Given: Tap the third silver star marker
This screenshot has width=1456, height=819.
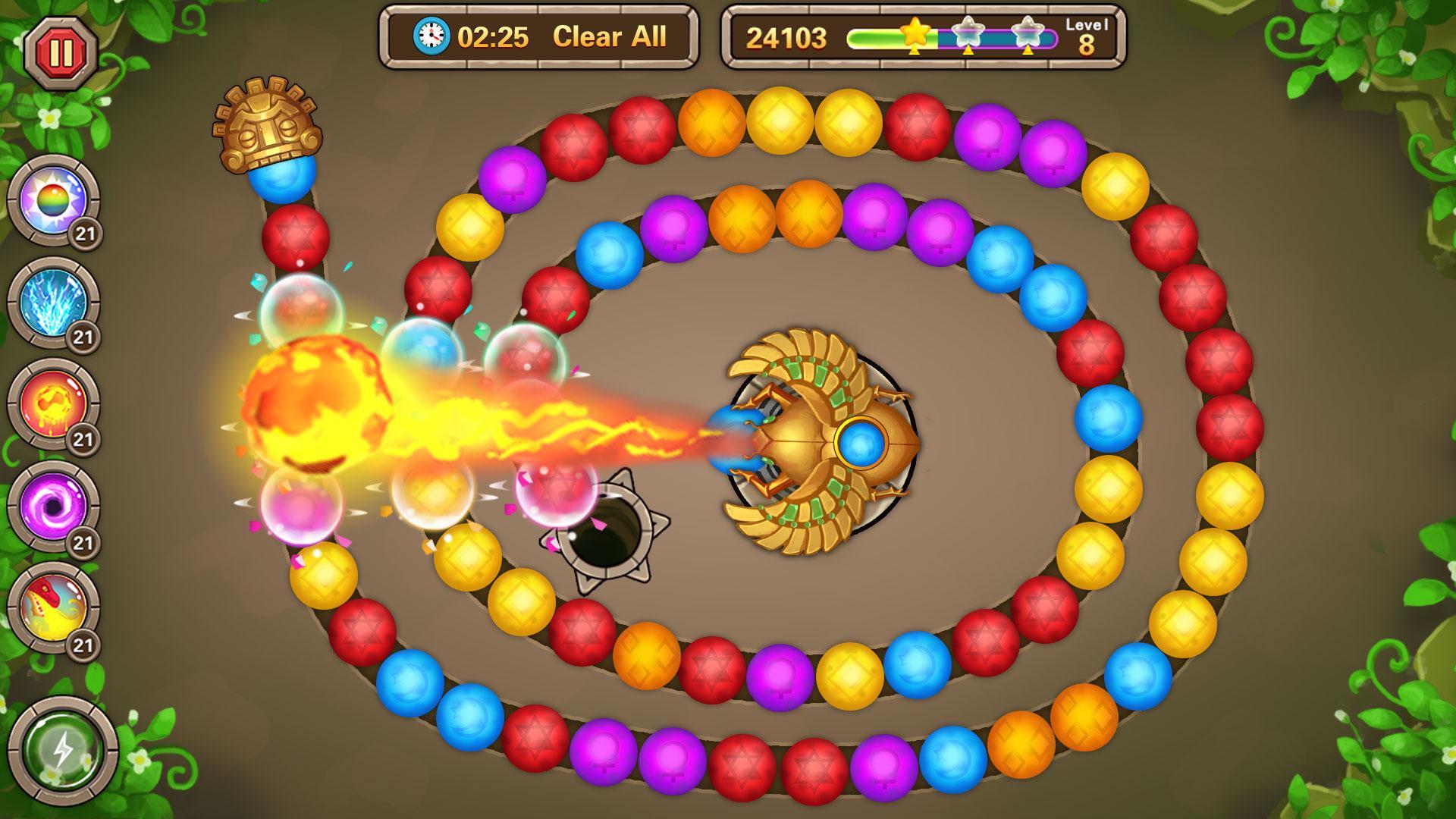Looking at the screenshot, I should (1027, 33).
